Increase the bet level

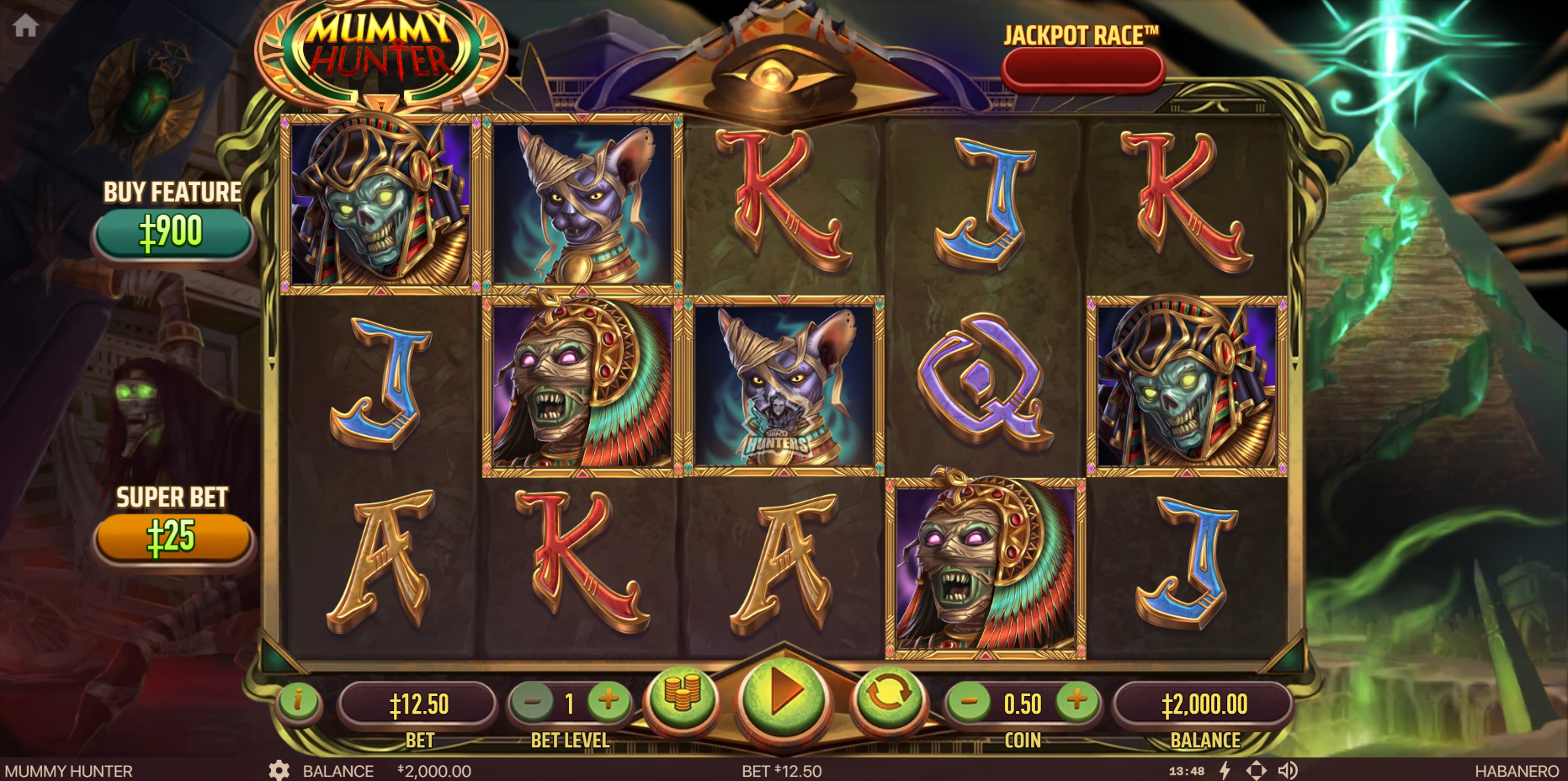point(609,700)
